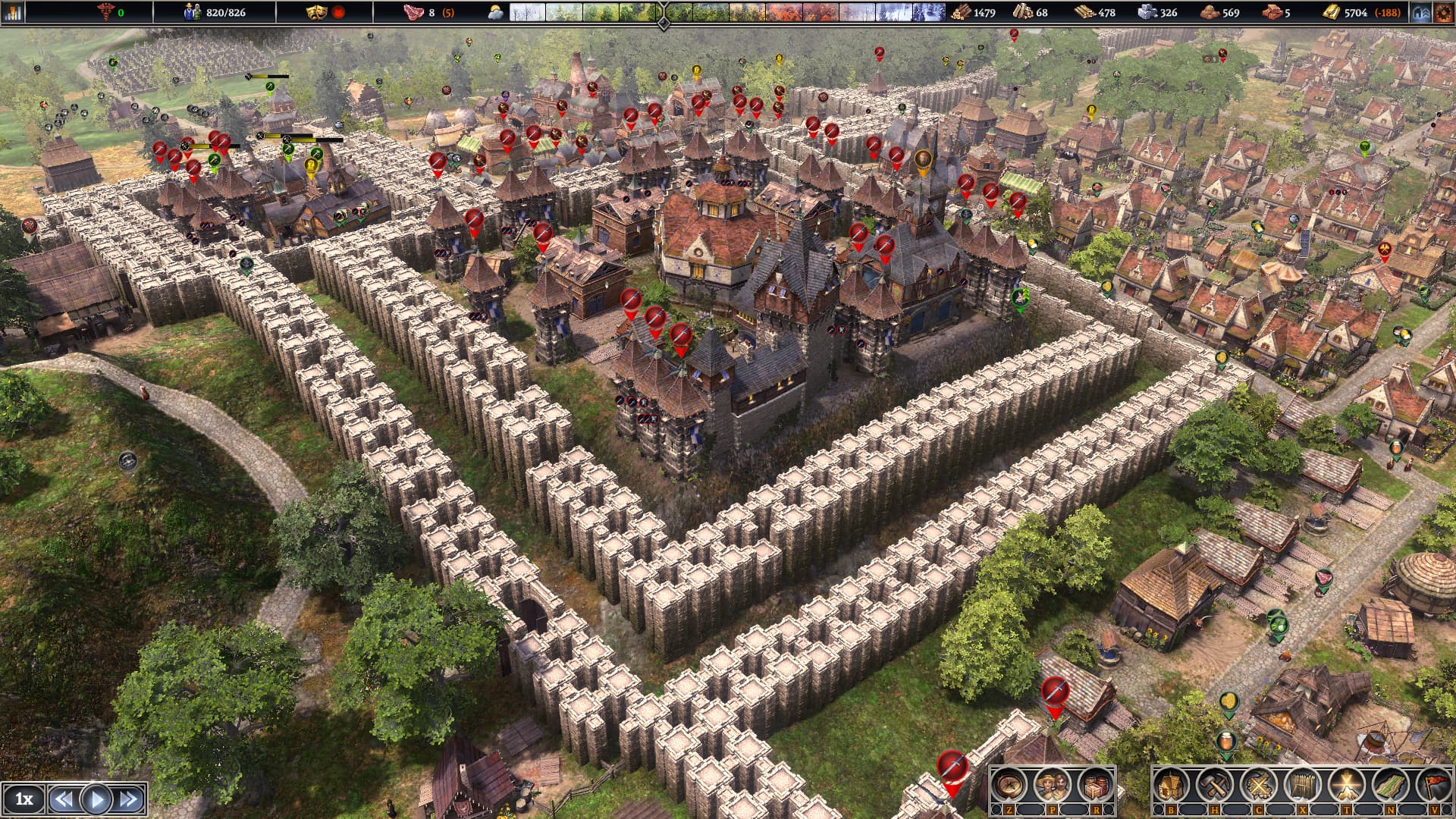Select the hammer and pickaxe tool
1456x819 pixels.
[x=1215, y=786]
